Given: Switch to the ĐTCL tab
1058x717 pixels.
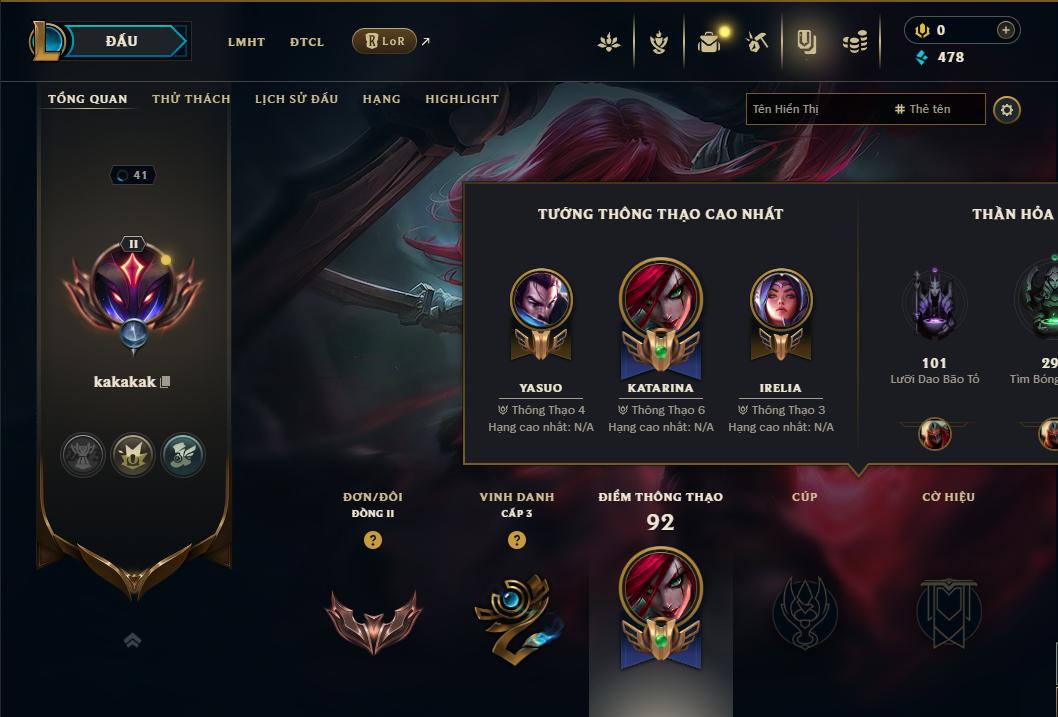Looking at the screenshot, I should 307,42.
